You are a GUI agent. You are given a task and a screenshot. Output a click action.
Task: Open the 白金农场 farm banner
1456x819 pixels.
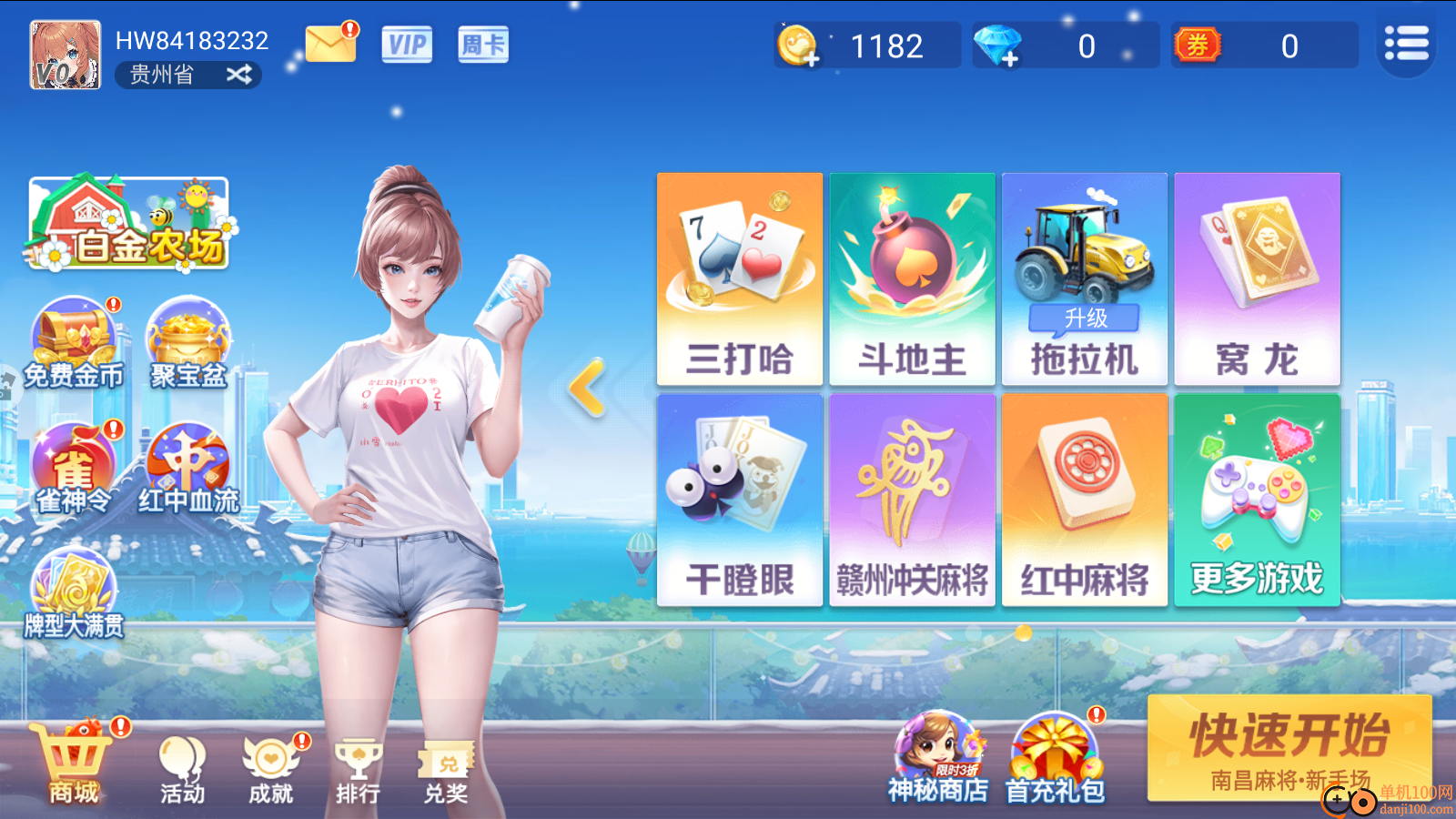tap(127, 223)
